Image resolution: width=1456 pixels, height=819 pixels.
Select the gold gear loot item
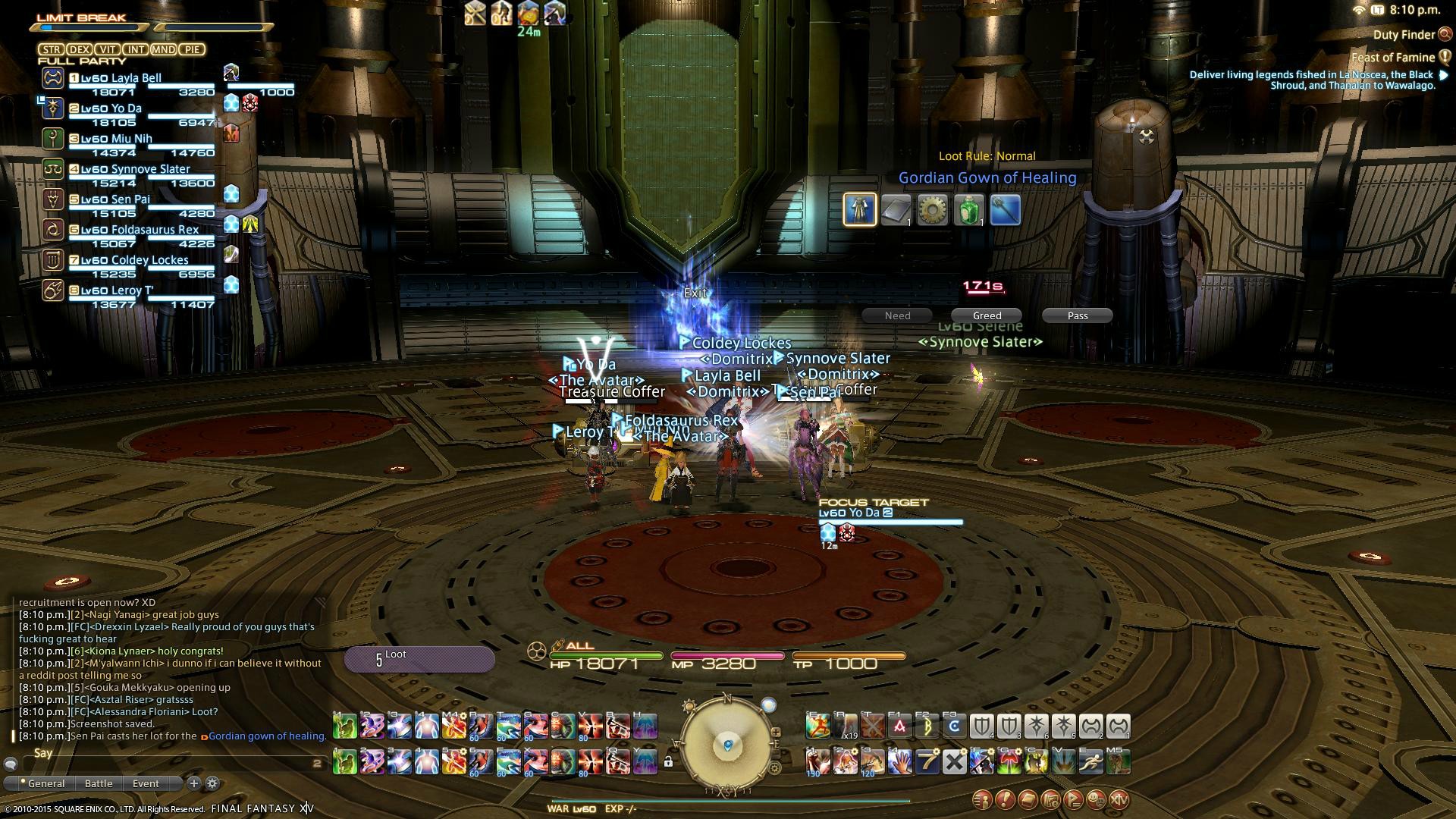click(x=933, y=209)
